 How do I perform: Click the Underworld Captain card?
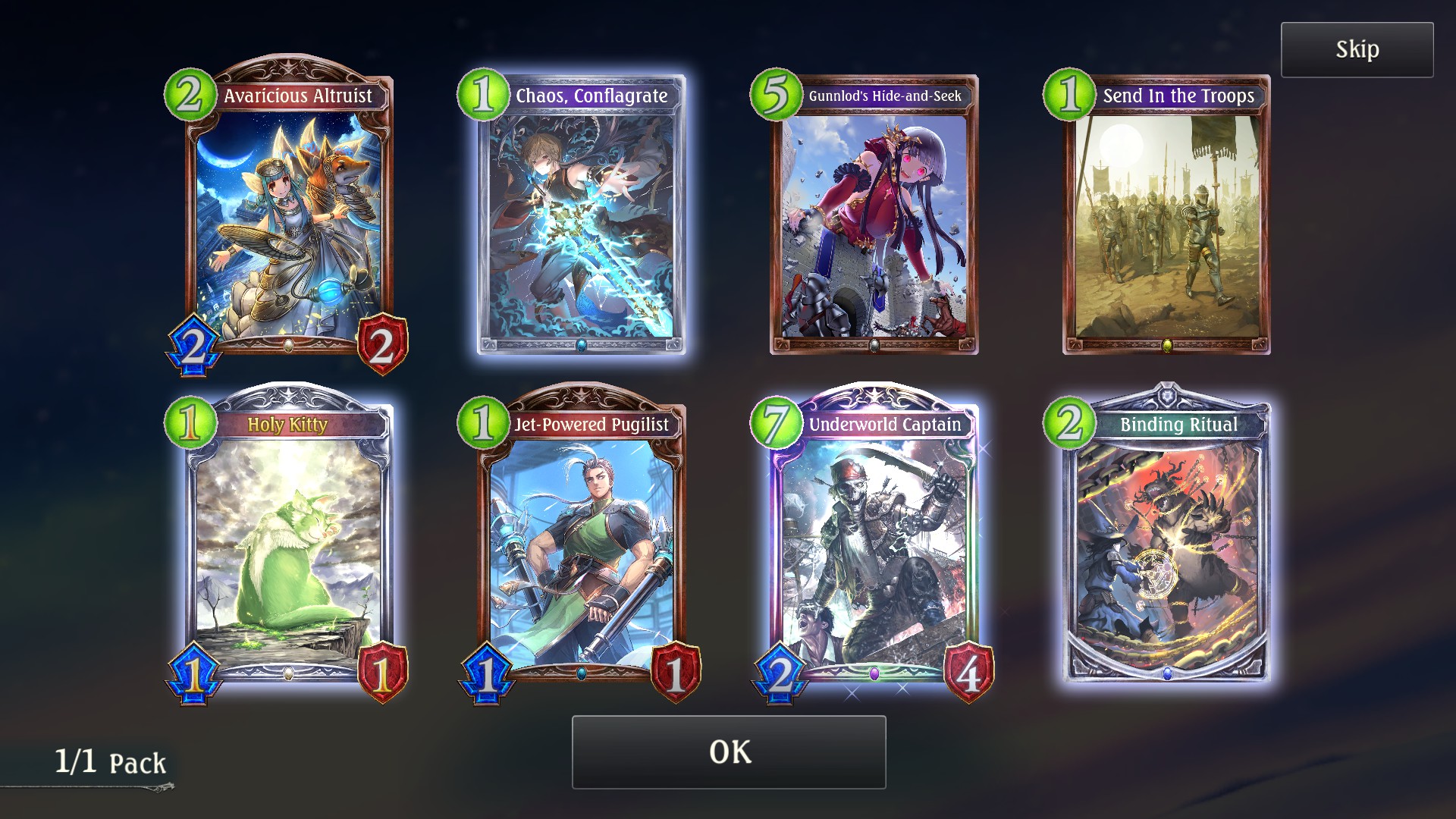[874, 546]
